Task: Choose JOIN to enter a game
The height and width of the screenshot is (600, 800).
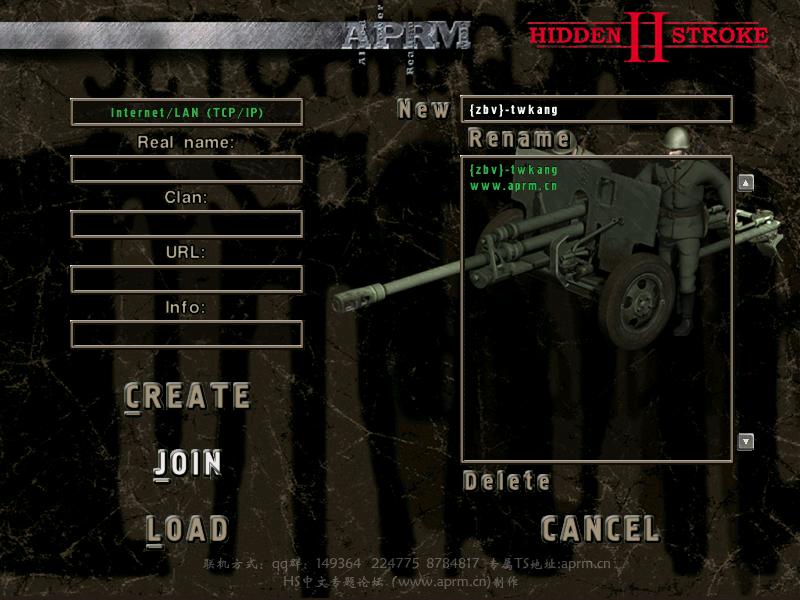Action: point(187,463)
